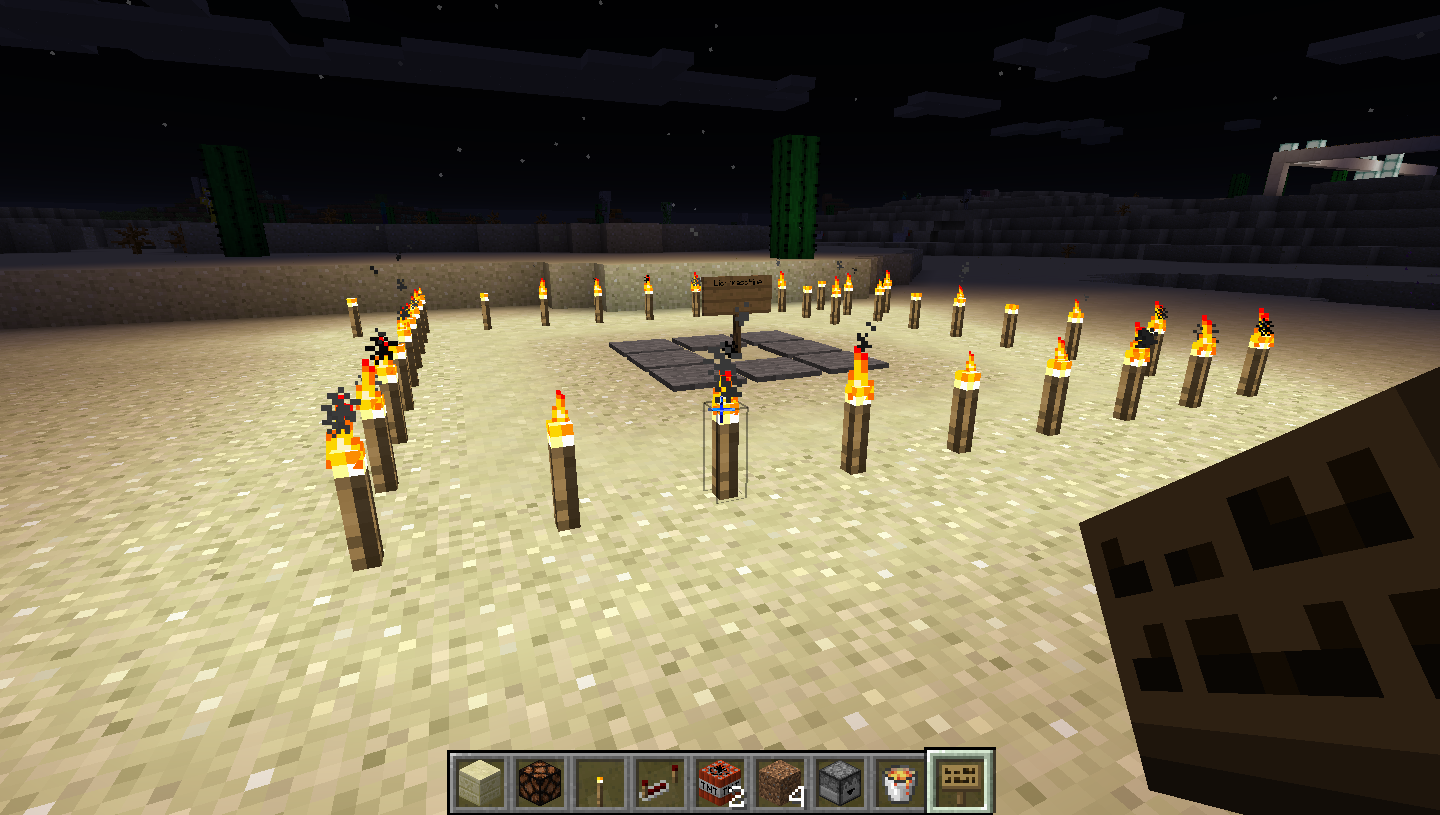Choose the redstone lamp in the hotbar

point(540,783)
